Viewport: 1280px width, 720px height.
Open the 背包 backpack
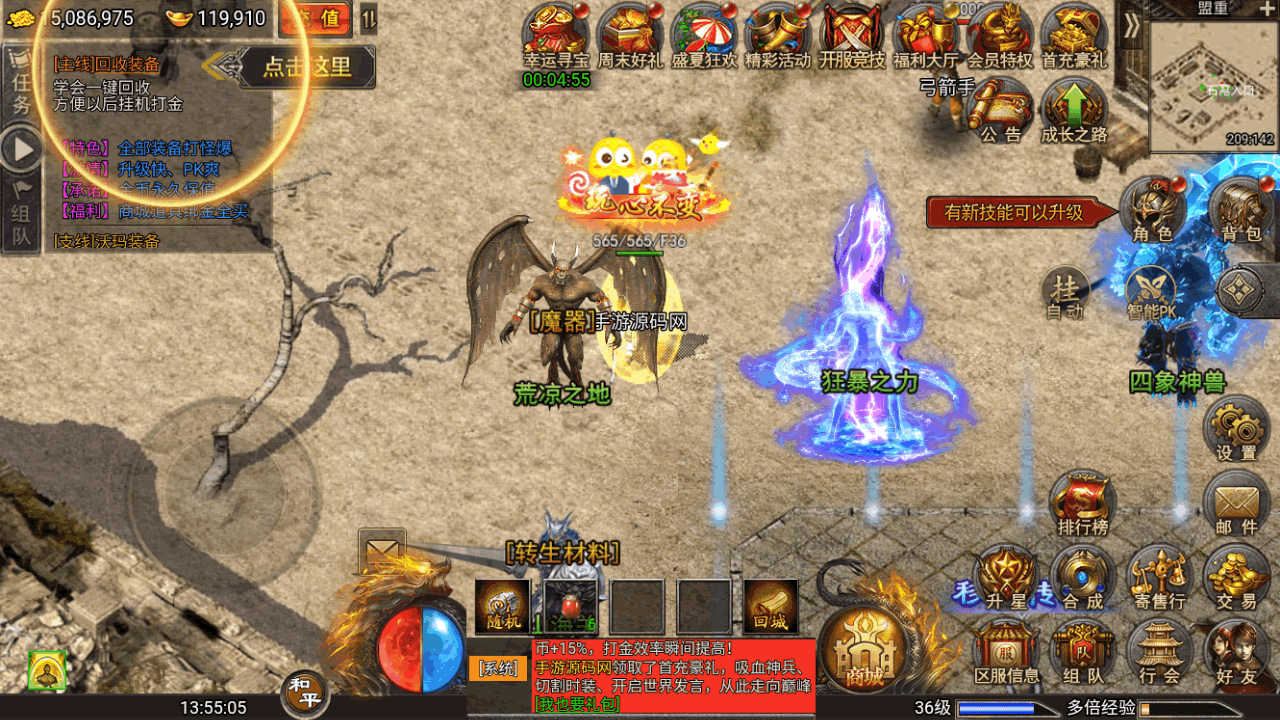pyautogui.click(x=1241, y=208)
